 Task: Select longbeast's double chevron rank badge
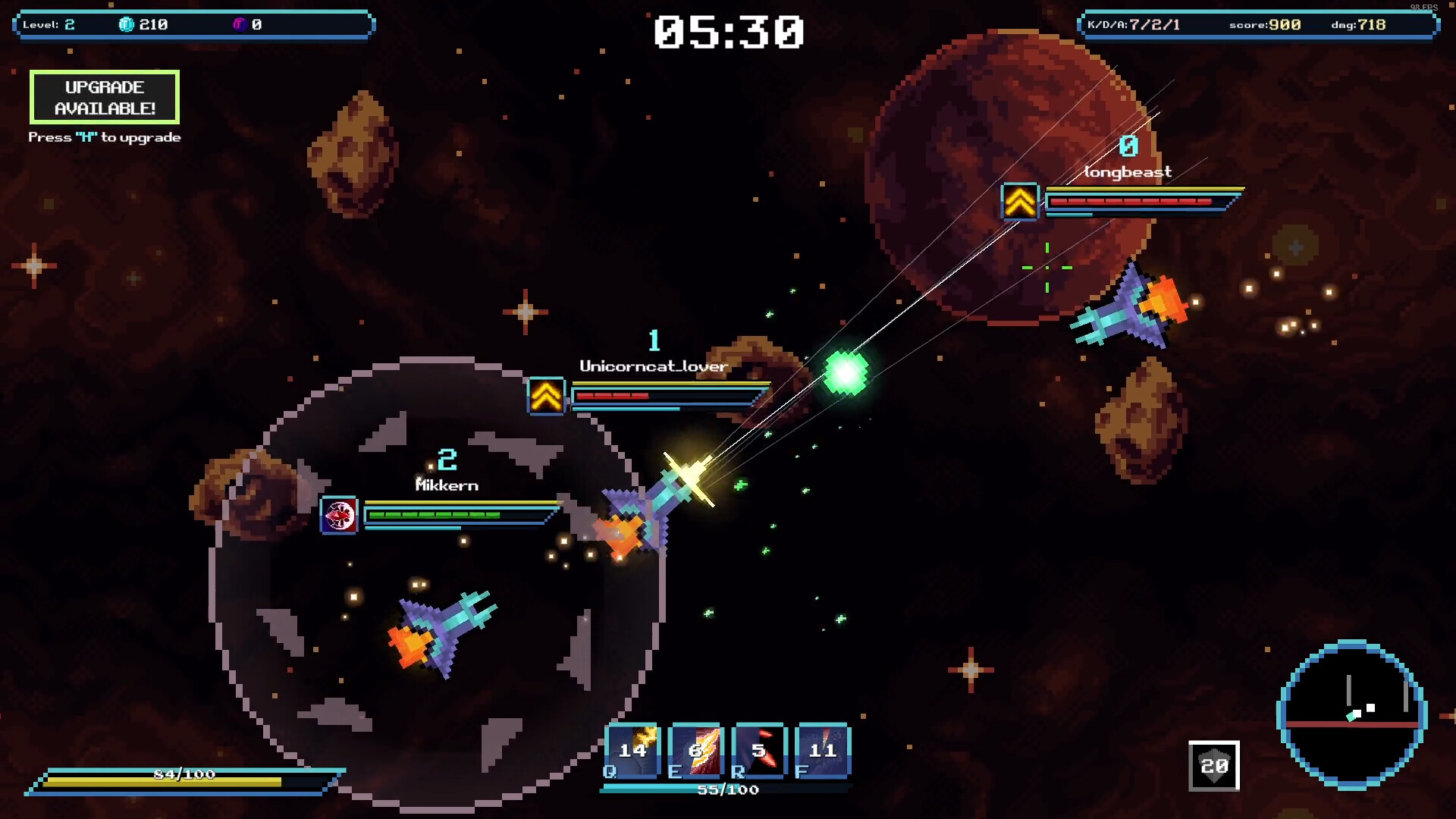point(1021,201)
